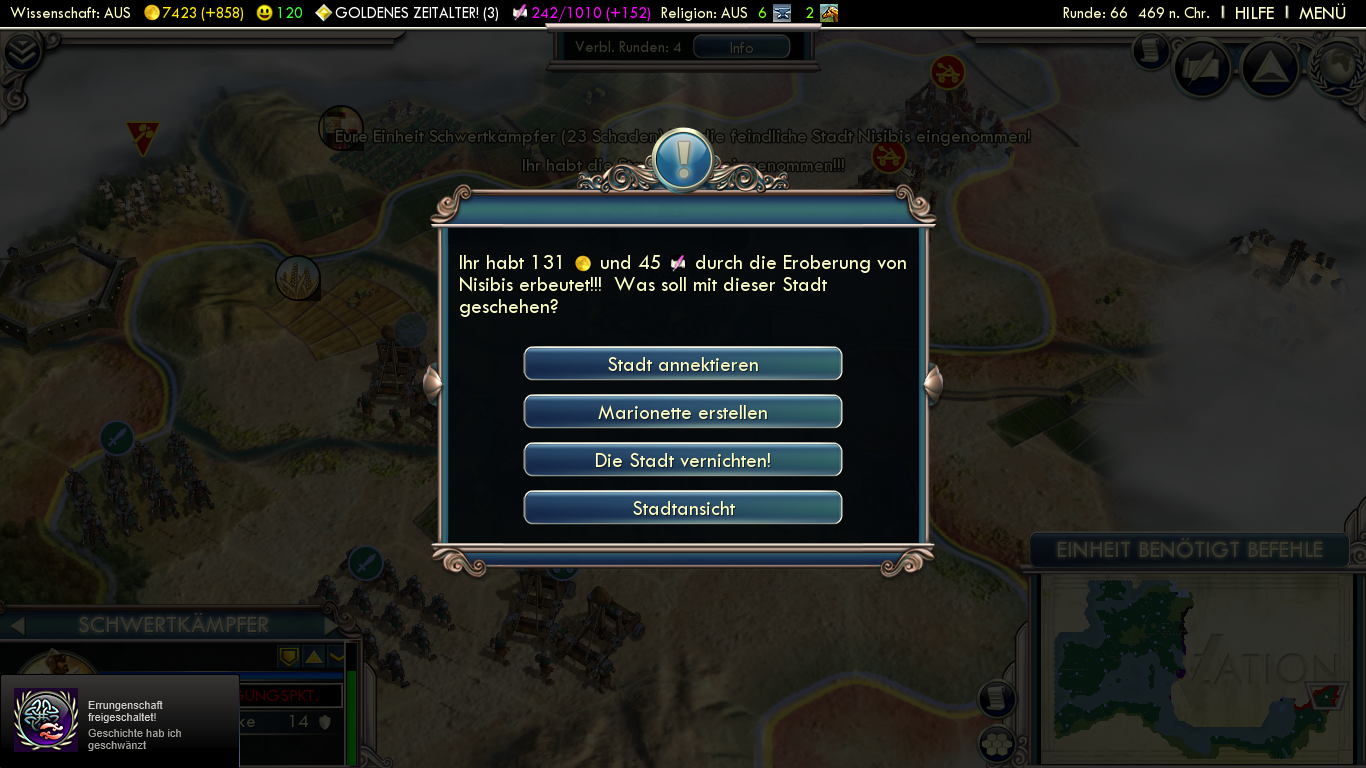The width and height of the screenshot is (1366, 768).
Task: Toggle the hex grid minimap options button
Action: pos(997,743)
